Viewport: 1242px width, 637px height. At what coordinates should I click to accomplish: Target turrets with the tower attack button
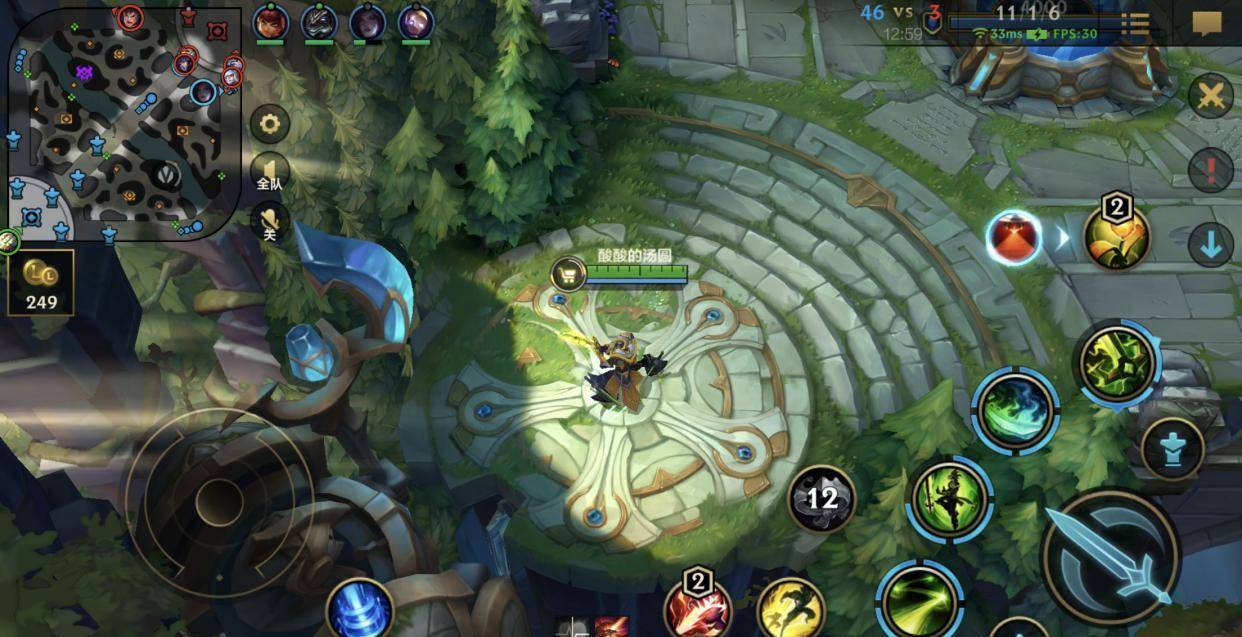pos(1172,449)
